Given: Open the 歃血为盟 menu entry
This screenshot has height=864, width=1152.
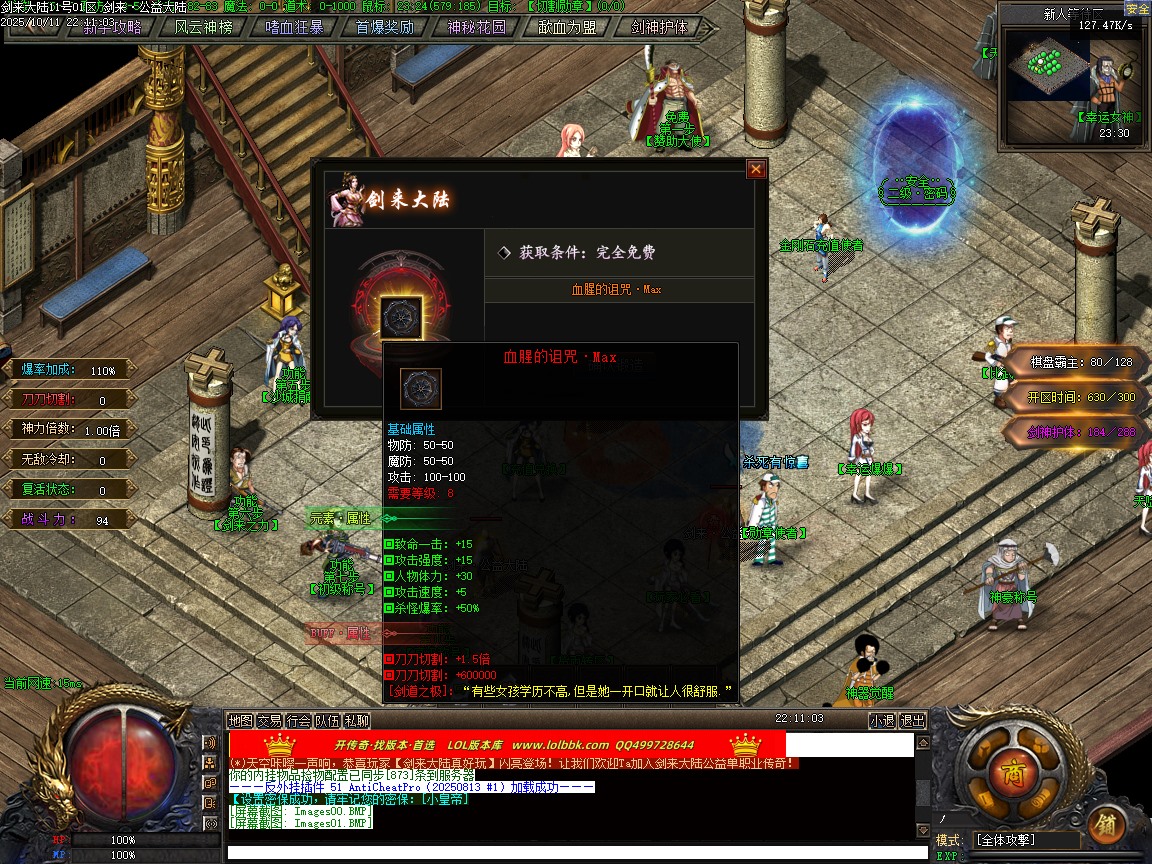Looking at the screenshot, I should [x=567, y=28].
